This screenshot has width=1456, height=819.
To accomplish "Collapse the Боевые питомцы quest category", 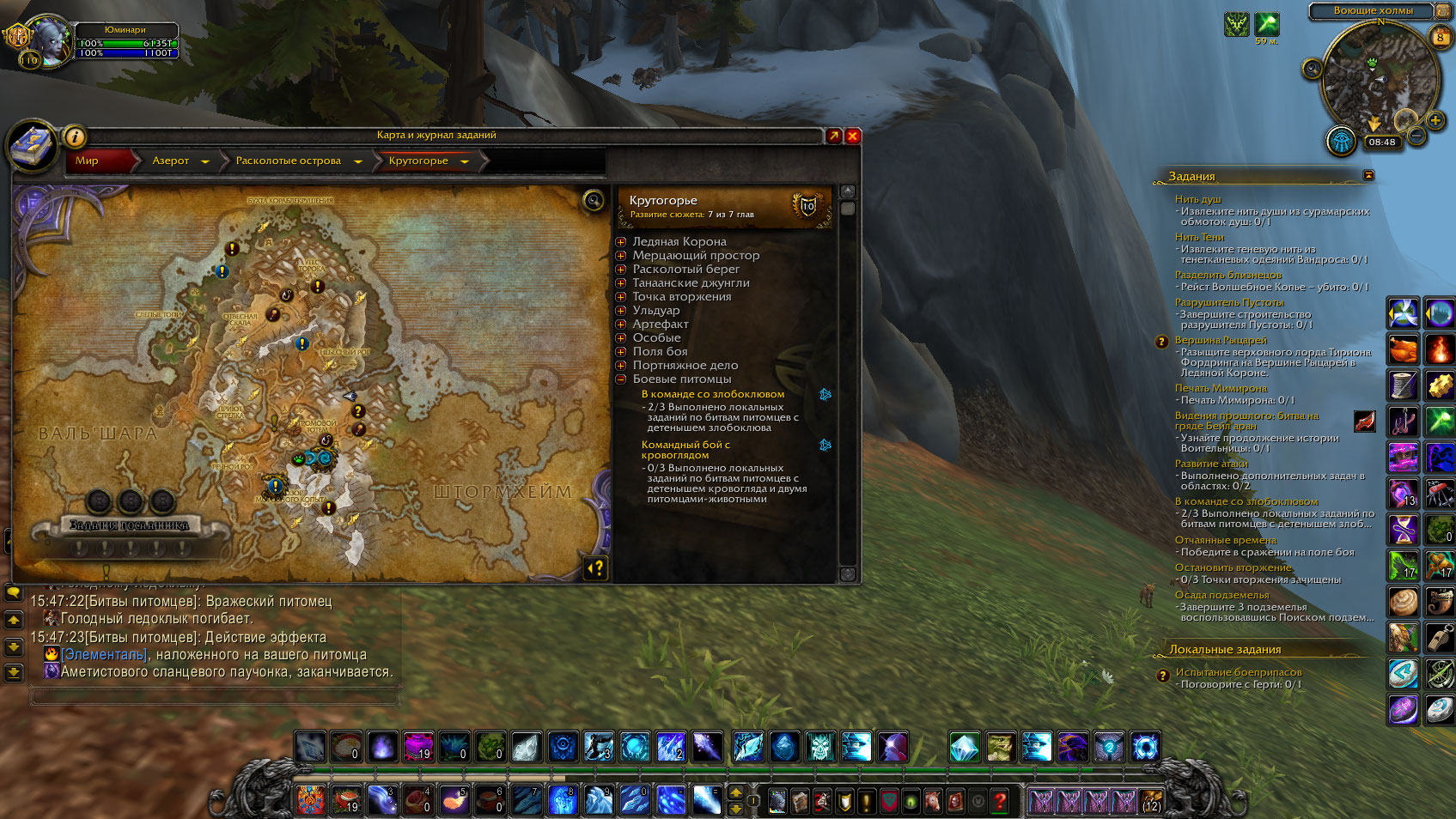I will pyautogui.click(x=621, y=379).
